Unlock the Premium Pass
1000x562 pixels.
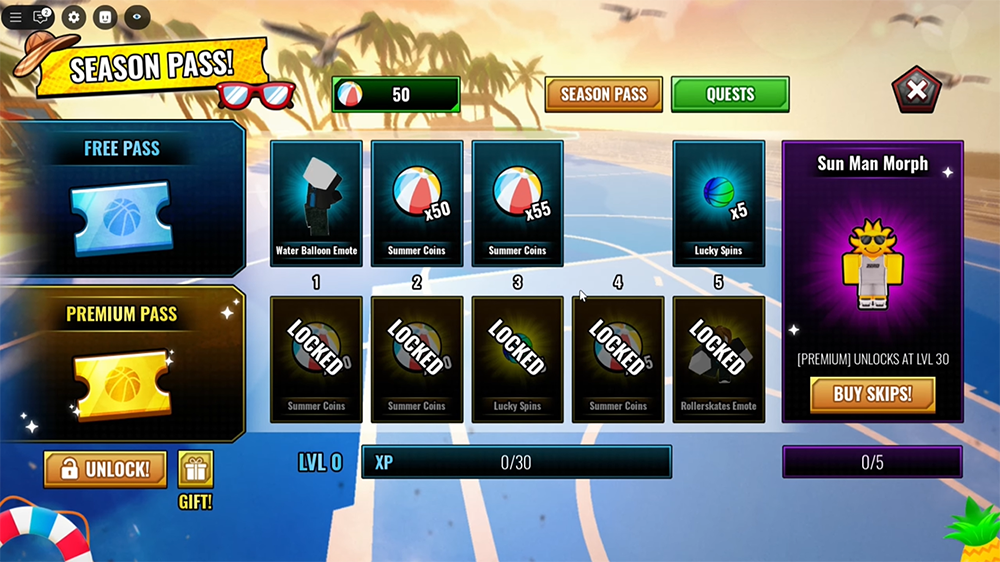click(x=105, y=469)
